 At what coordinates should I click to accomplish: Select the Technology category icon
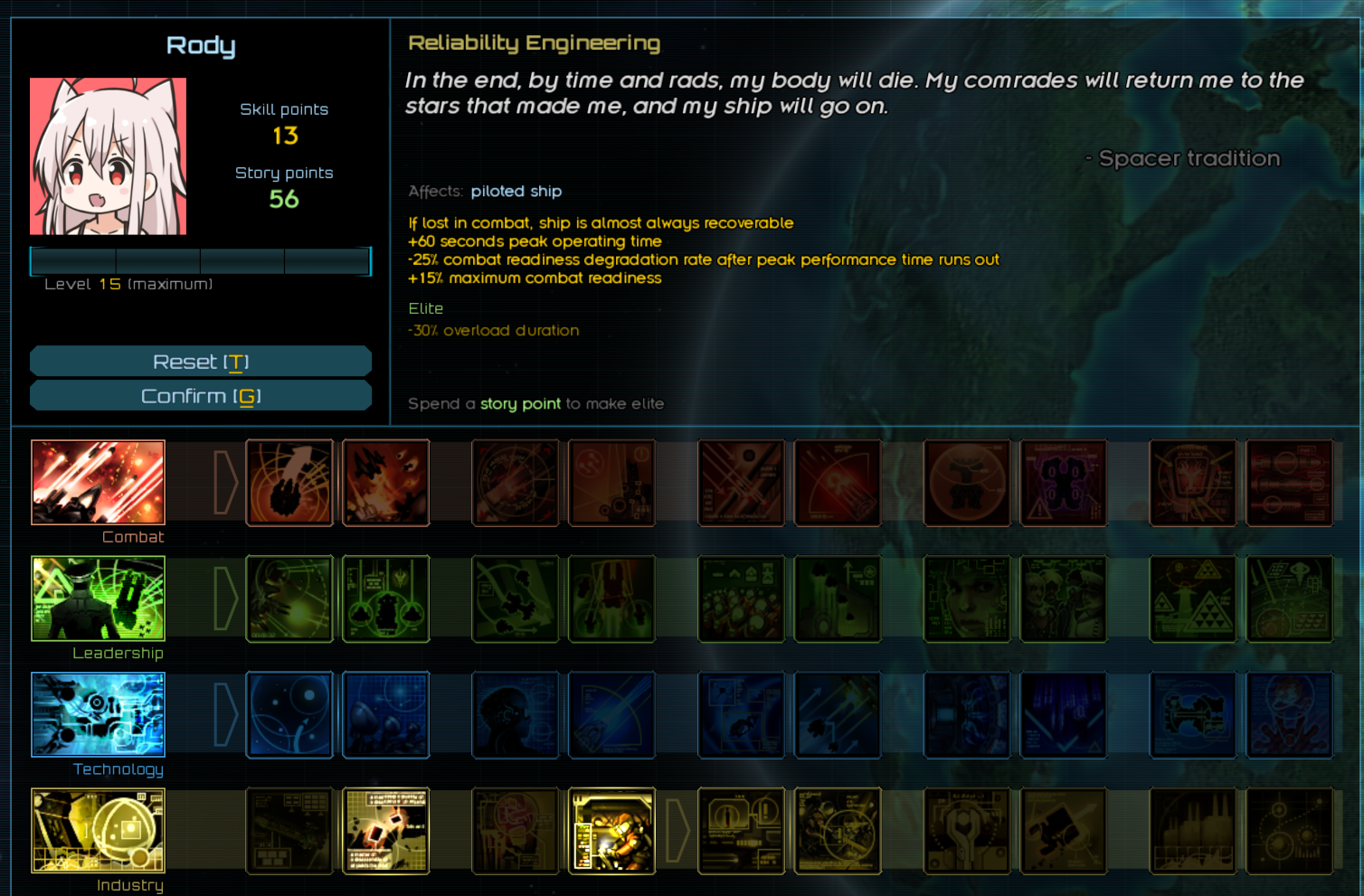point(98,715)
